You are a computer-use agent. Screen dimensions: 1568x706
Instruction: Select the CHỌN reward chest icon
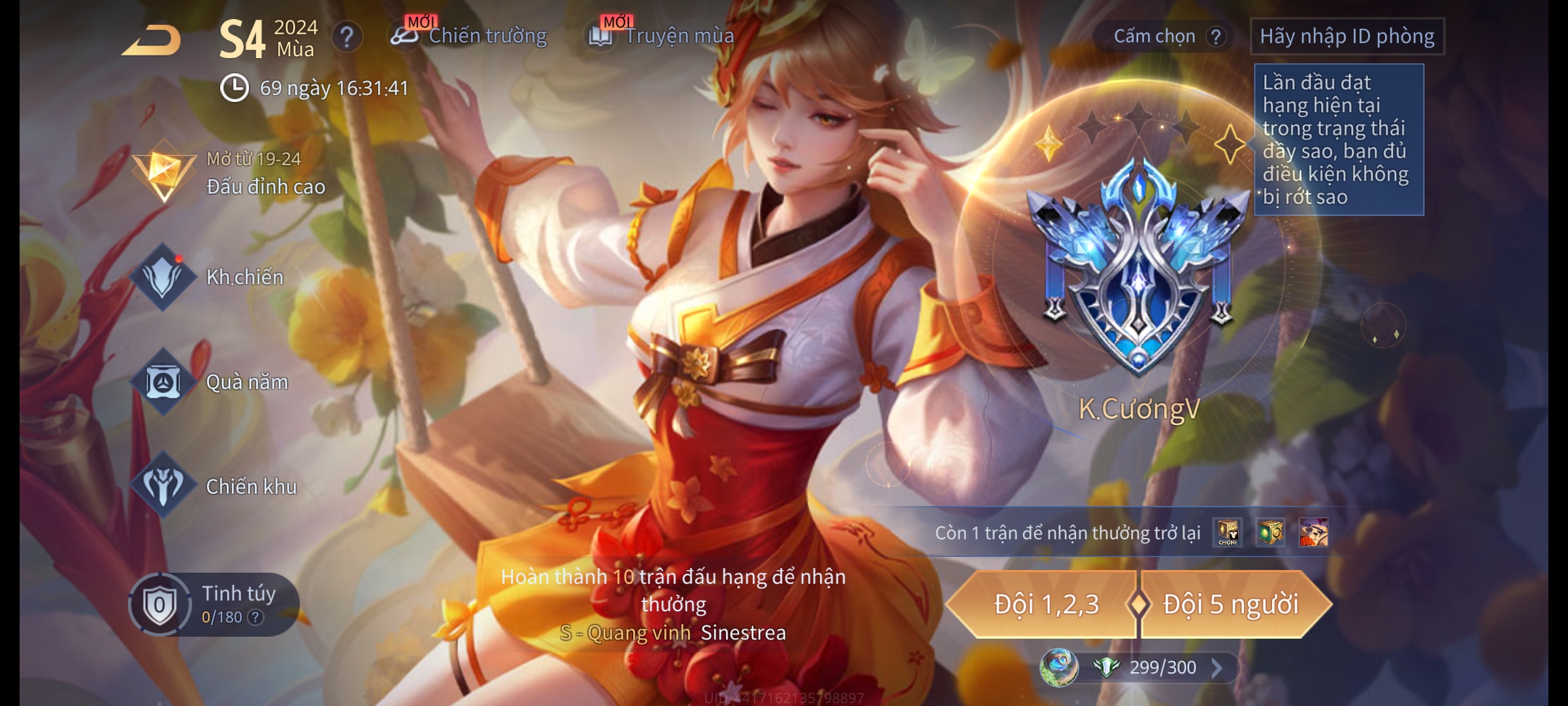pyautogui.click(x=1228, y=533)
